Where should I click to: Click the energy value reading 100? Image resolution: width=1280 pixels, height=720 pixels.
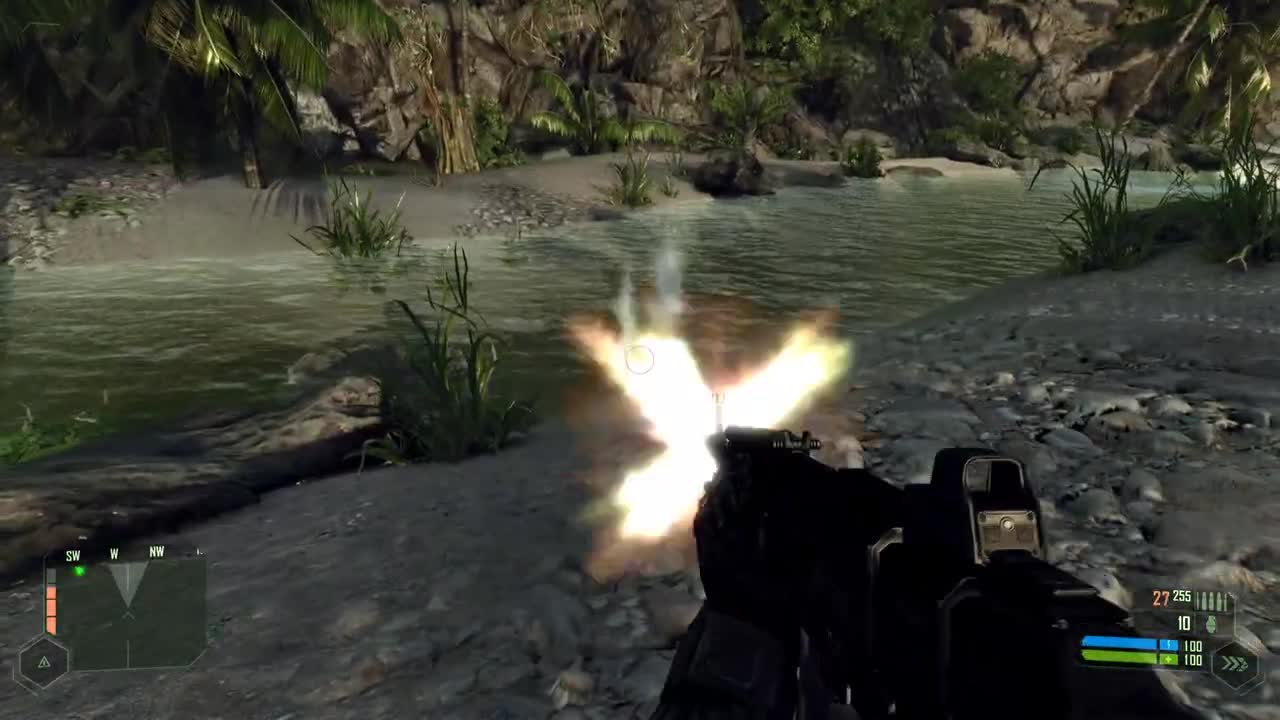pyautogui.click(x=1193, y=647)
